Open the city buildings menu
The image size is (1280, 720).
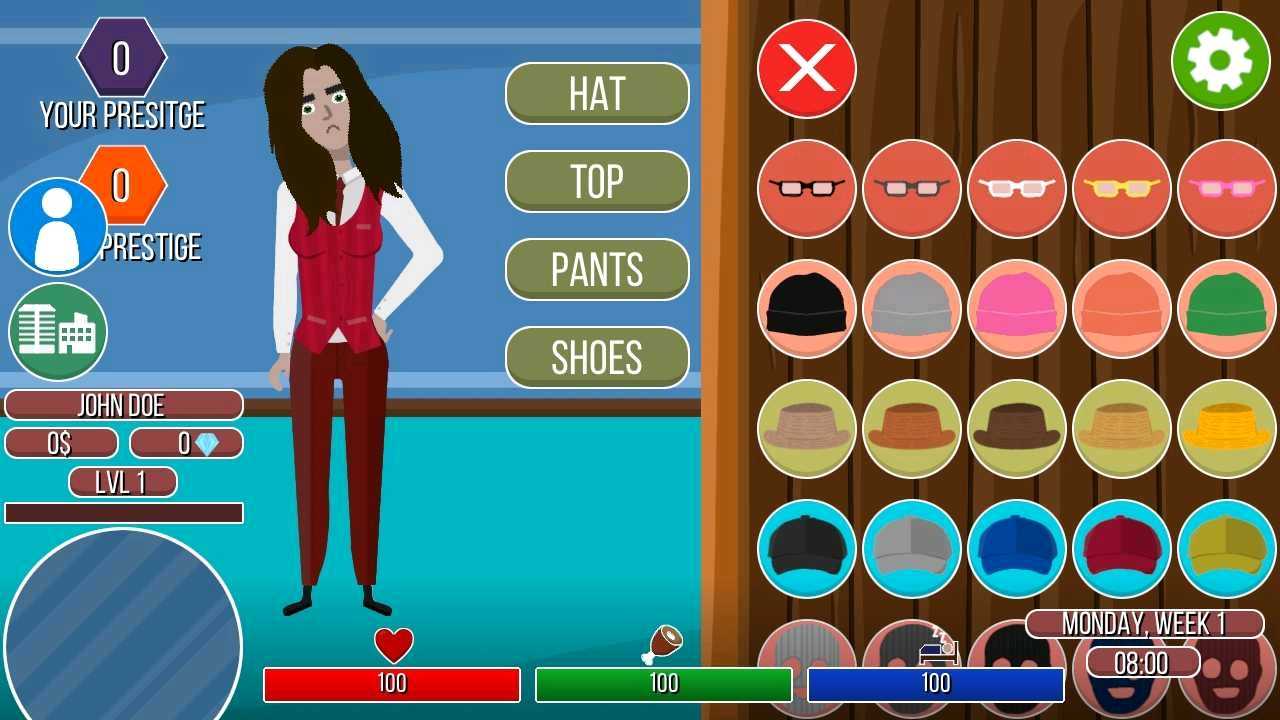point(57,333)
